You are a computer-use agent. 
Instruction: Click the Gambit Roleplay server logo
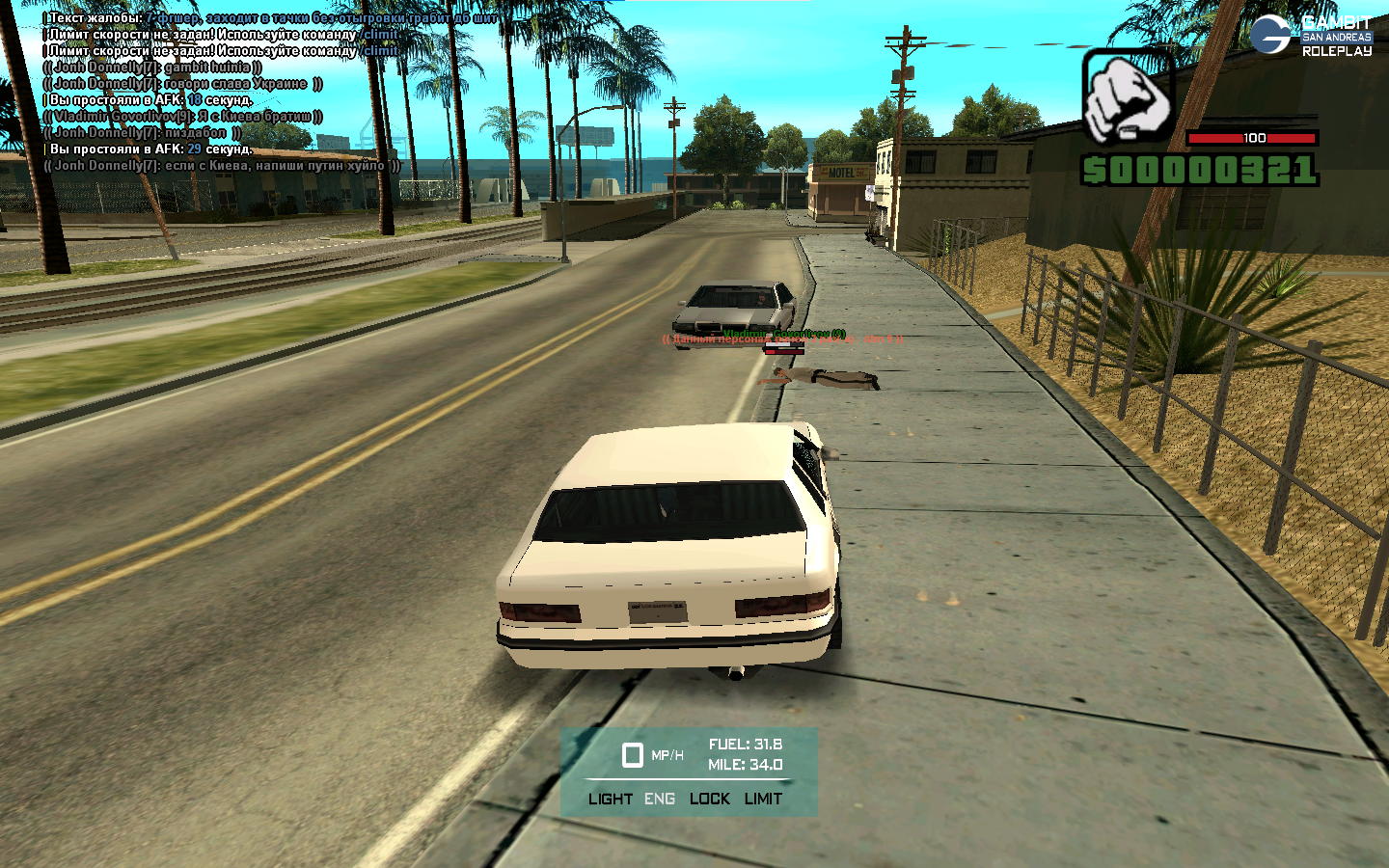click(x=1311, y=35)
